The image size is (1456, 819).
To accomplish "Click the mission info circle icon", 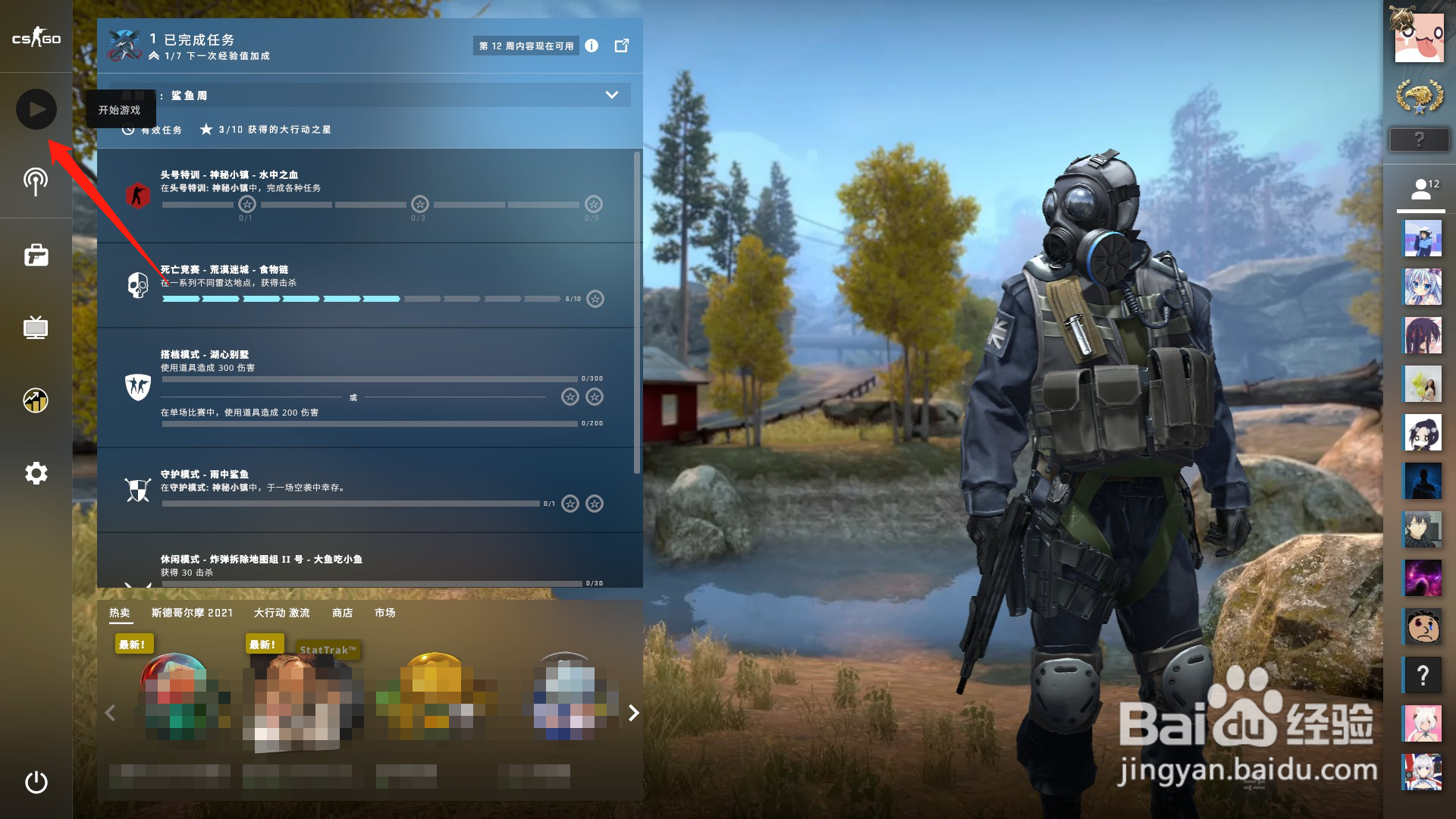I will point(591,45).
